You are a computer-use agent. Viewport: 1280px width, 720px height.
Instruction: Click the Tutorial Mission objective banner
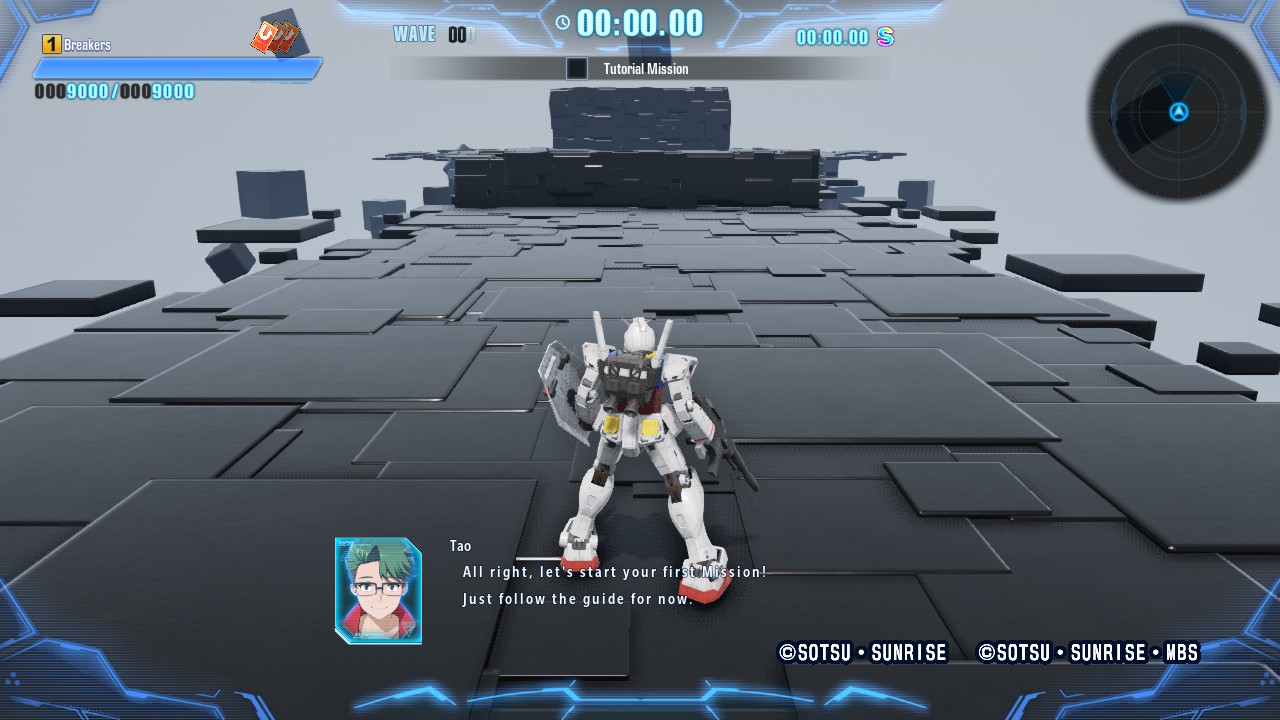point(638,69)
